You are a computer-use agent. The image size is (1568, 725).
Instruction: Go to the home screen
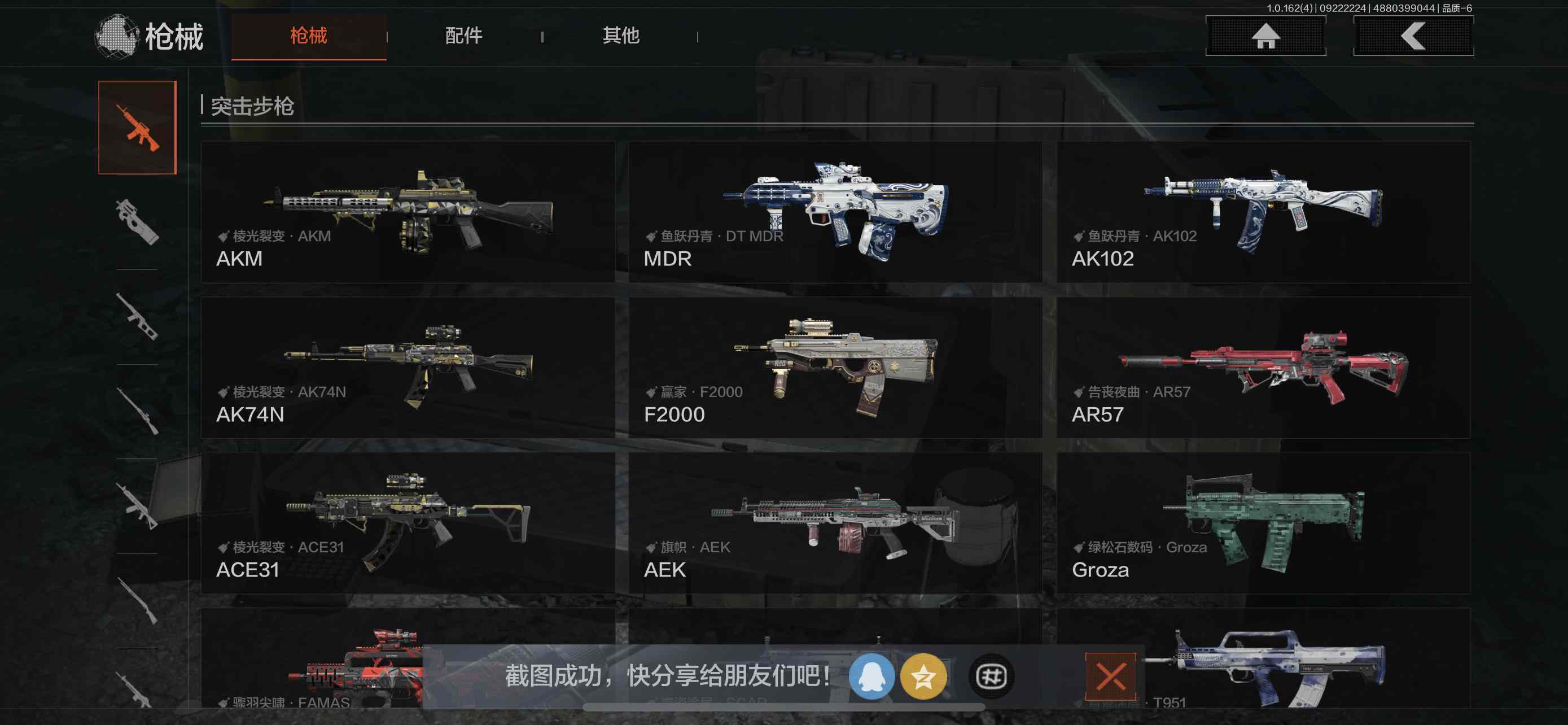1265,36
